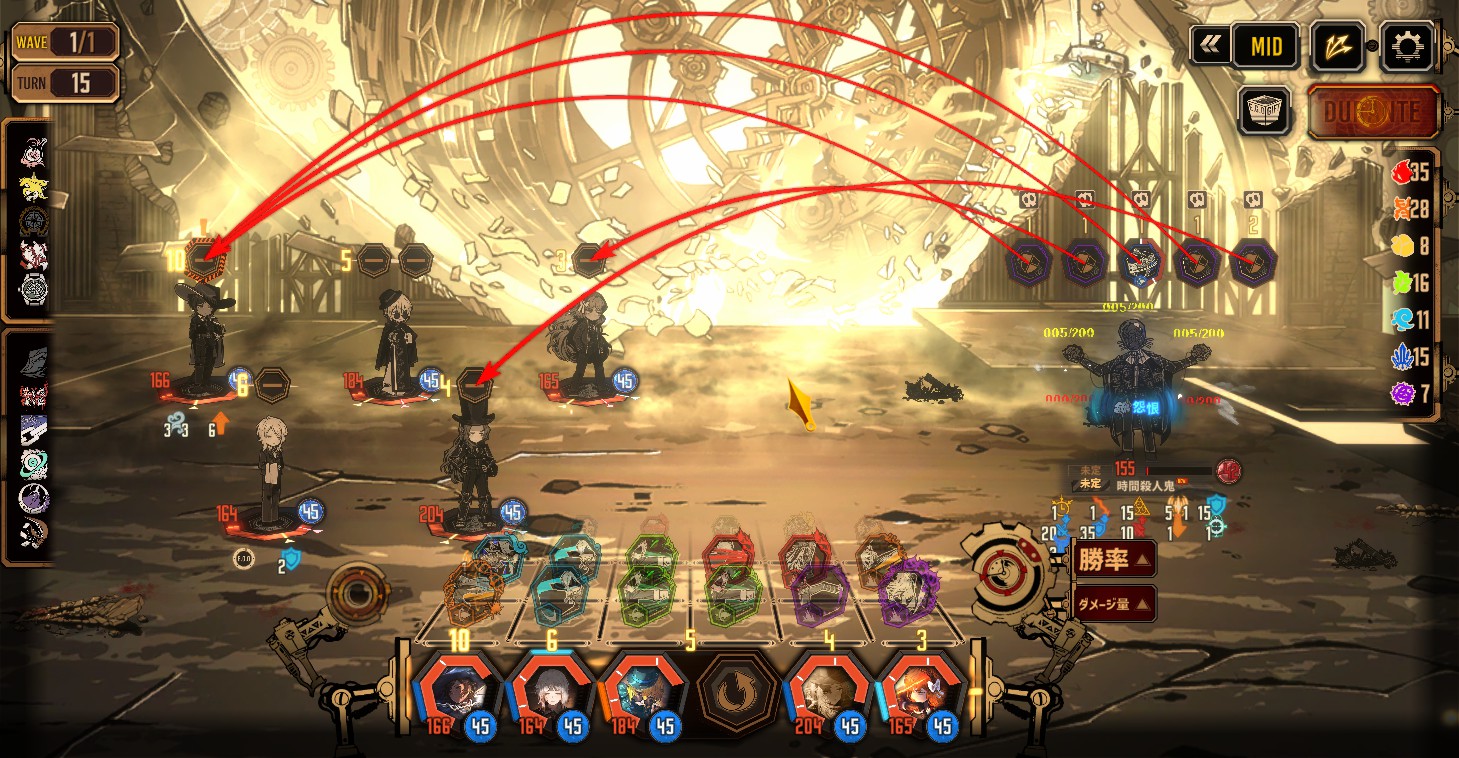The image size is (1459, 758).
Task: Select the white-haired 164 HP portrait
Action: tap(548, 692)
